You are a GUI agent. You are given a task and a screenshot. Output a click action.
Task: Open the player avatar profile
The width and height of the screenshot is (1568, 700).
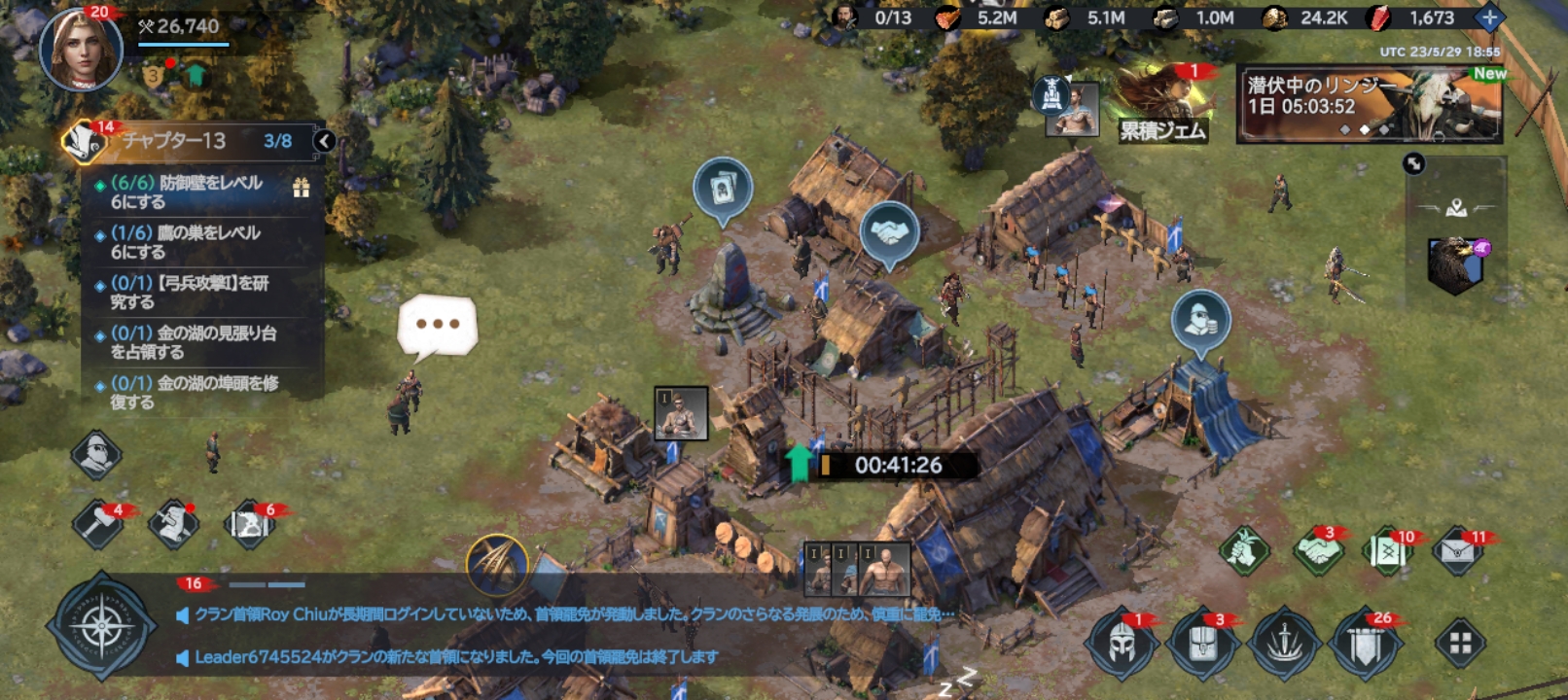pos(80,49)
